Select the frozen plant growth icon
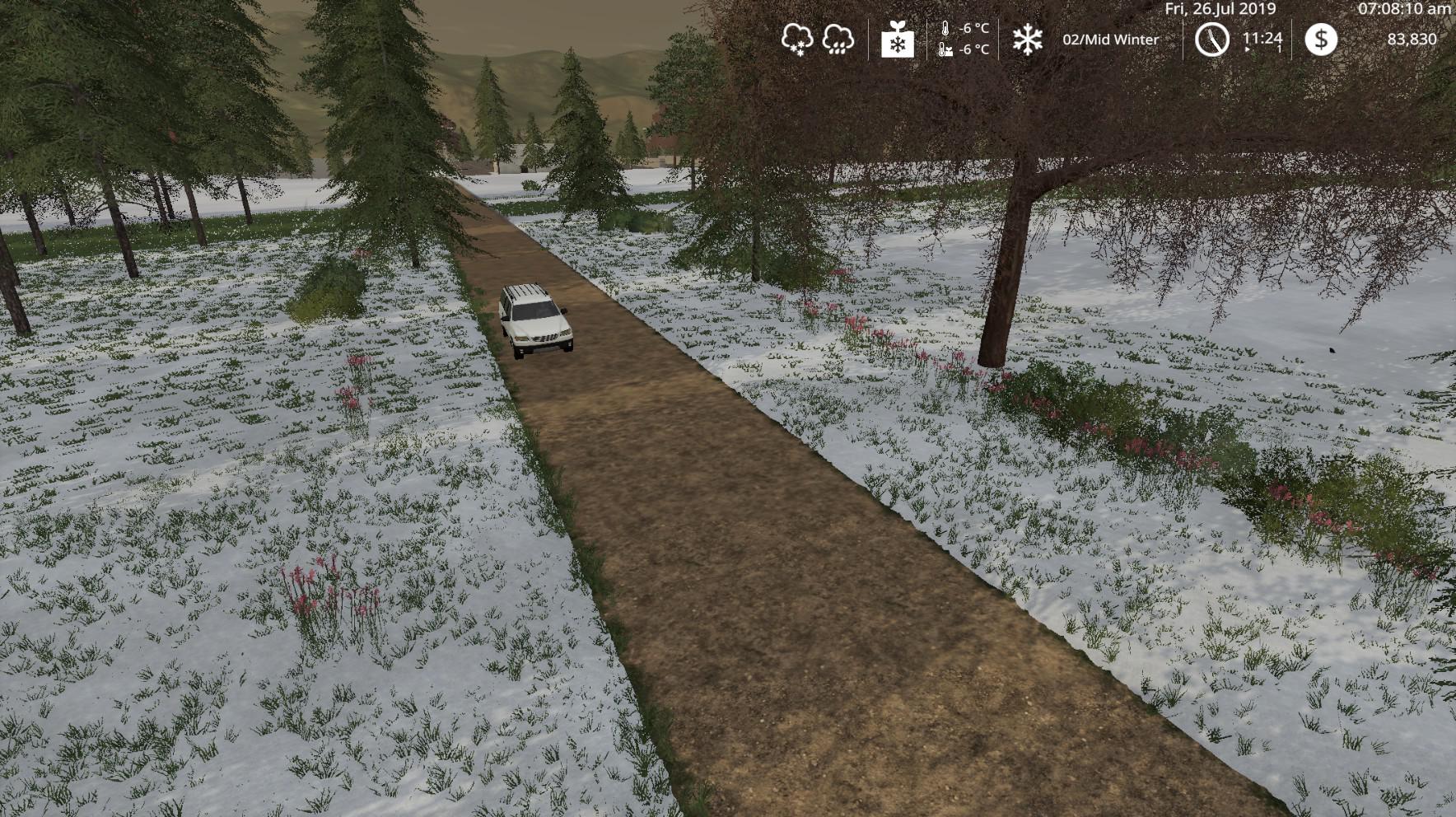Image resolution: width=1456 pixels, height=817 pixels. tap(897, 40)
